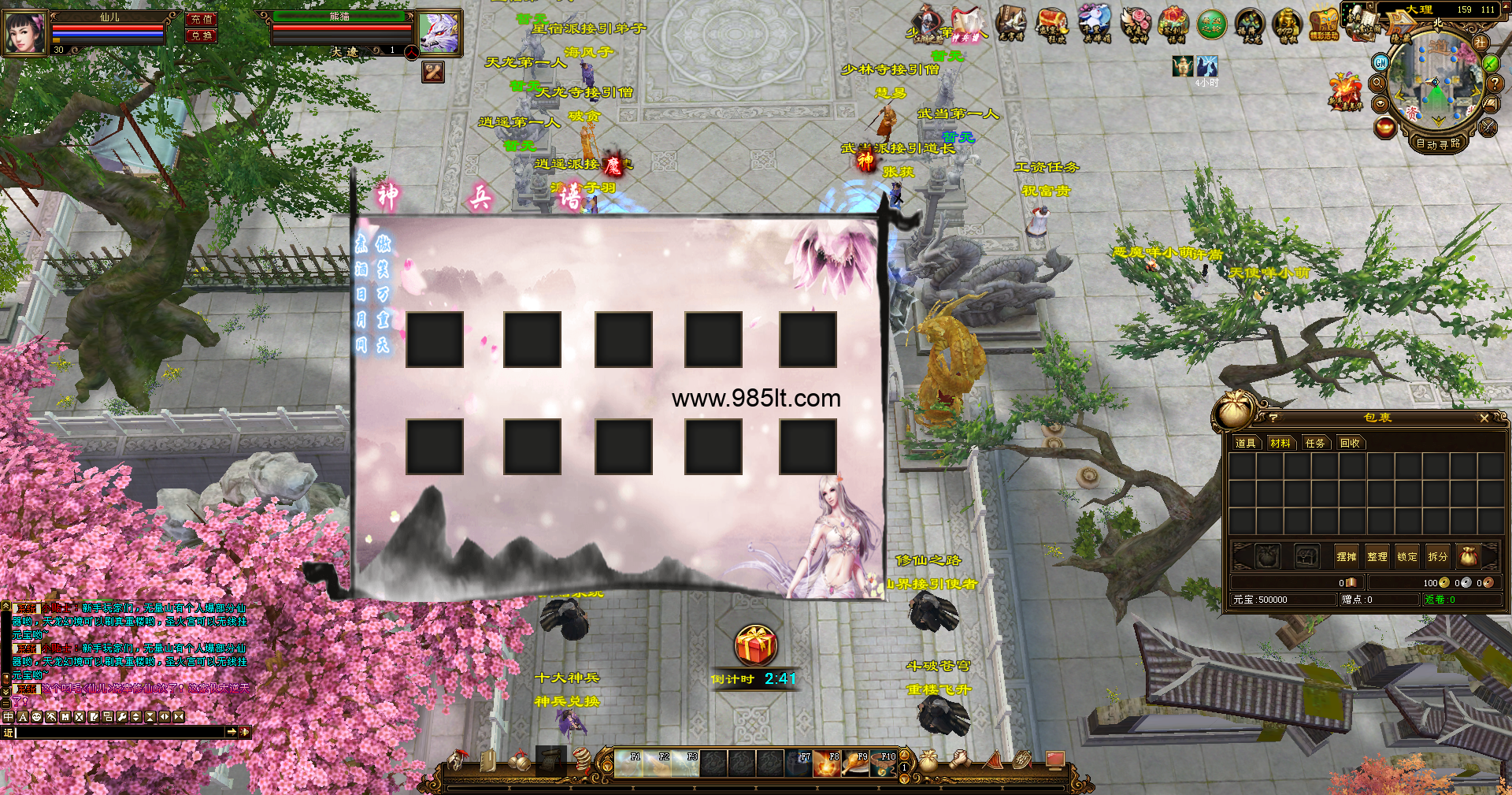Click the chat text input field
The width and height of the screenshot is (1512, 795).
[118, 732]
